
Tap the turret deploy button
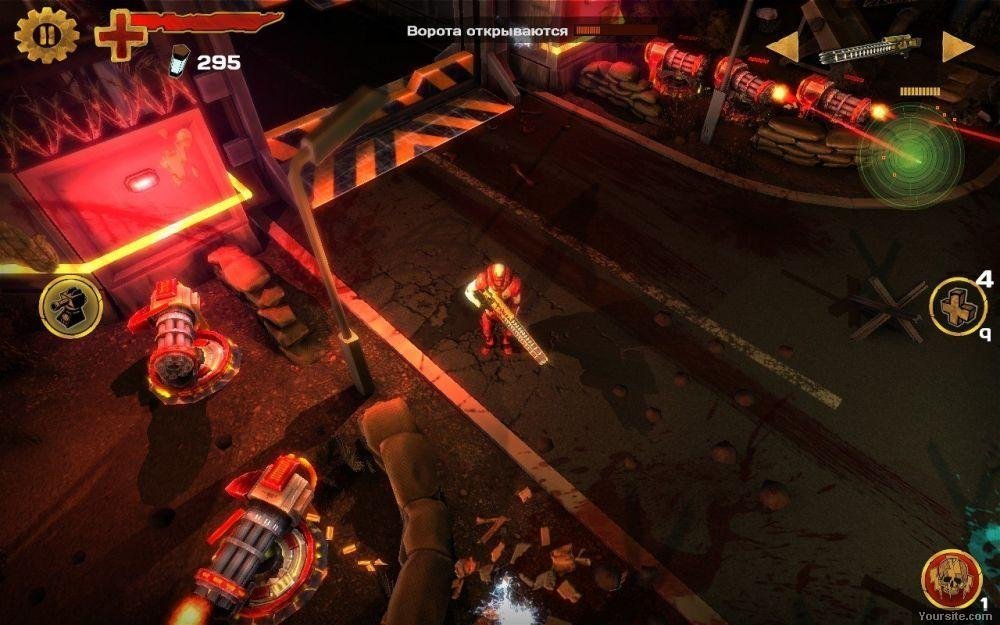point(71,306)
